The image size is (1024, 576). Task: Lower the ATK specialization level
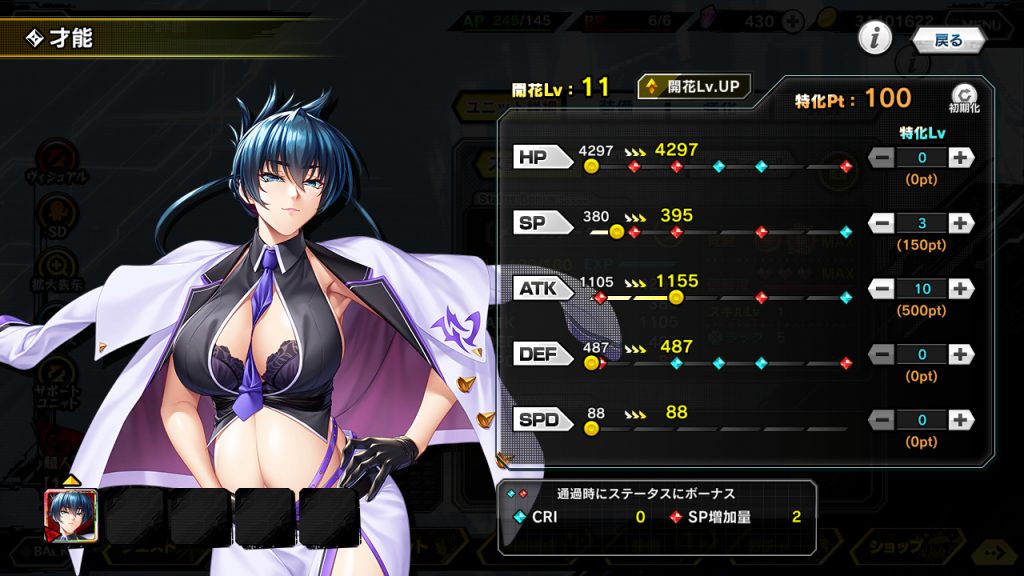pos(882,289)
